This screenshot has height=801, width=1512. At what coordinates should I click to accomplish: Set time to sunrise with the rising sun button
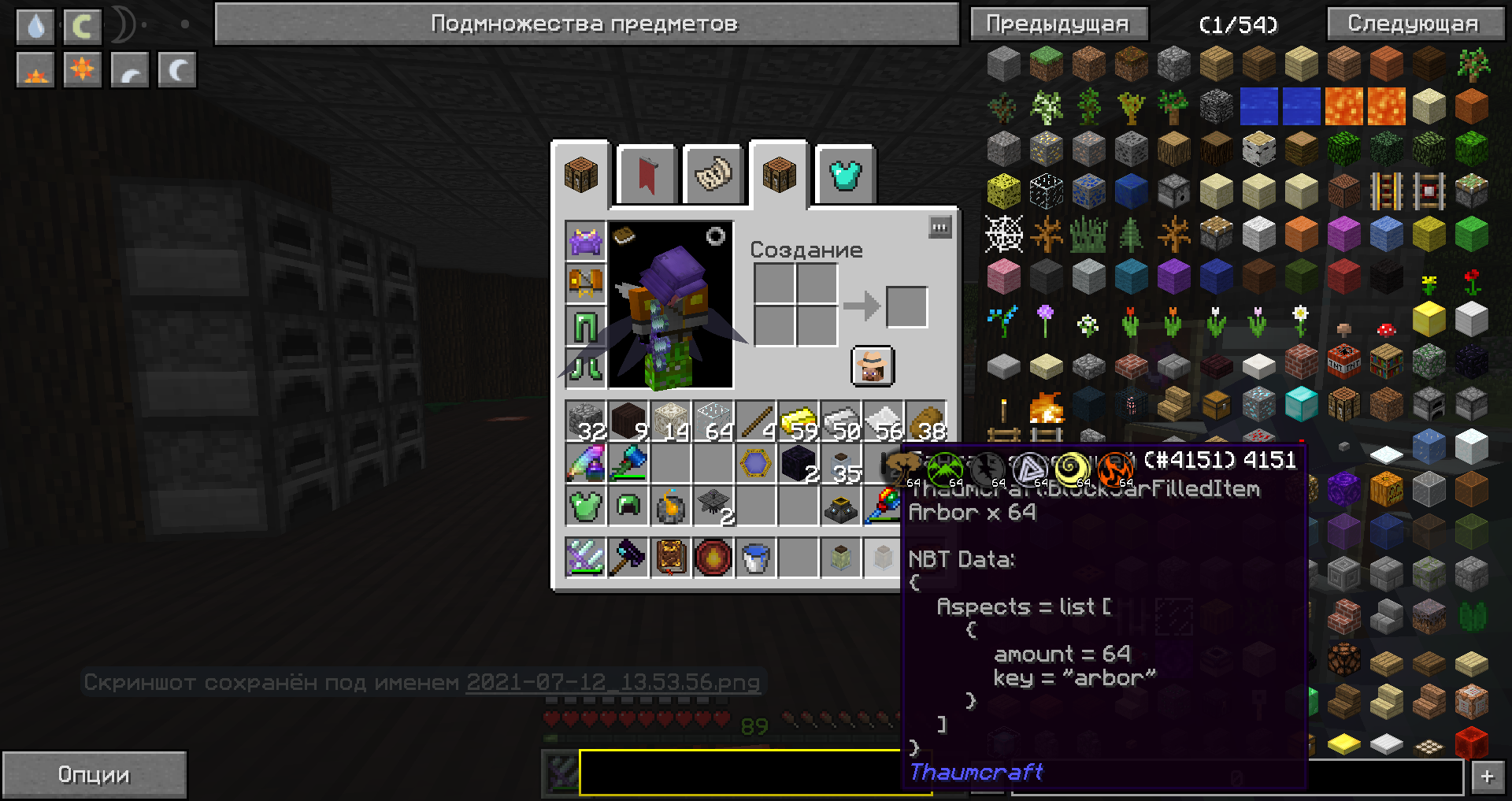(35, 70)
